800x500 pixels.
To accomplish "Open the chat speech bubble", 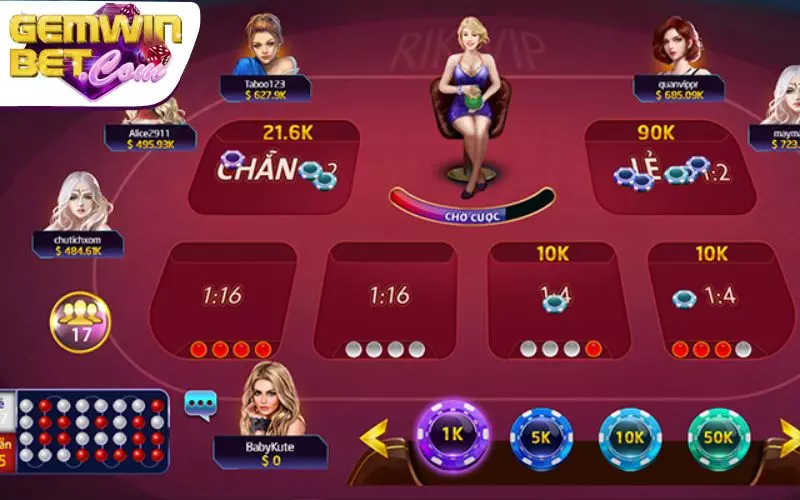I will [x=199, y=403].
